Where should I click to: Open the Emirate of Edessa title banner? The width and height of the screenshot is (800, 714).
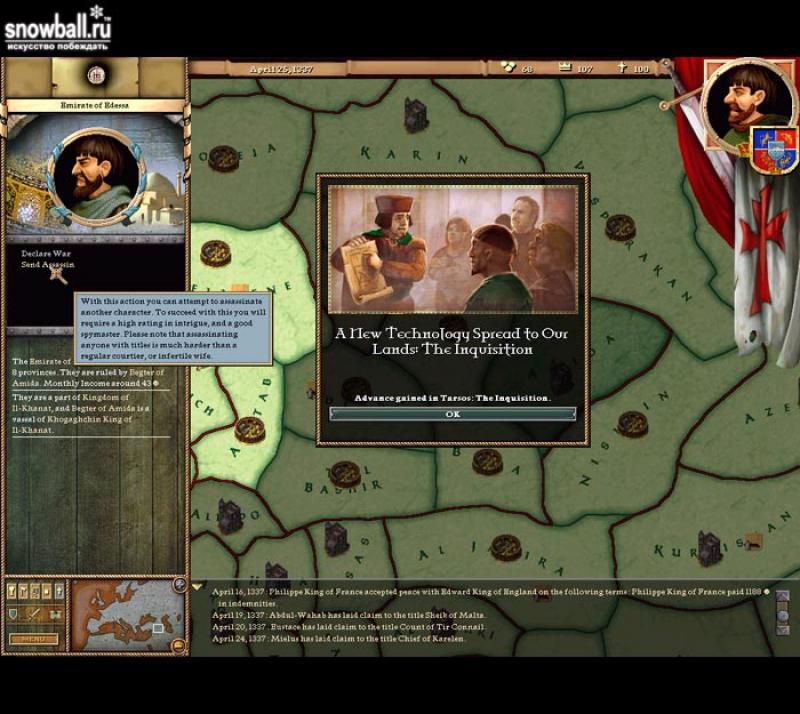click(95, 105)
